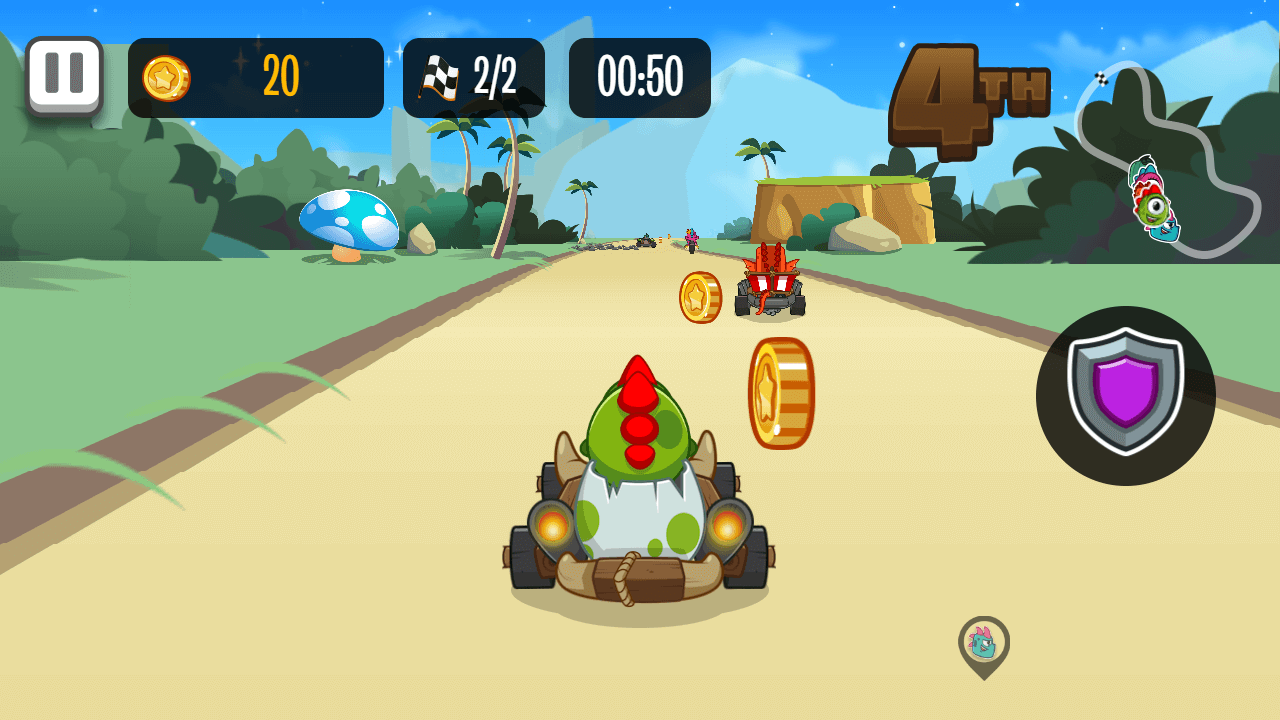Pause the race with the pause button
Screen dimensions: 1280x720
[x=64, y=76]
